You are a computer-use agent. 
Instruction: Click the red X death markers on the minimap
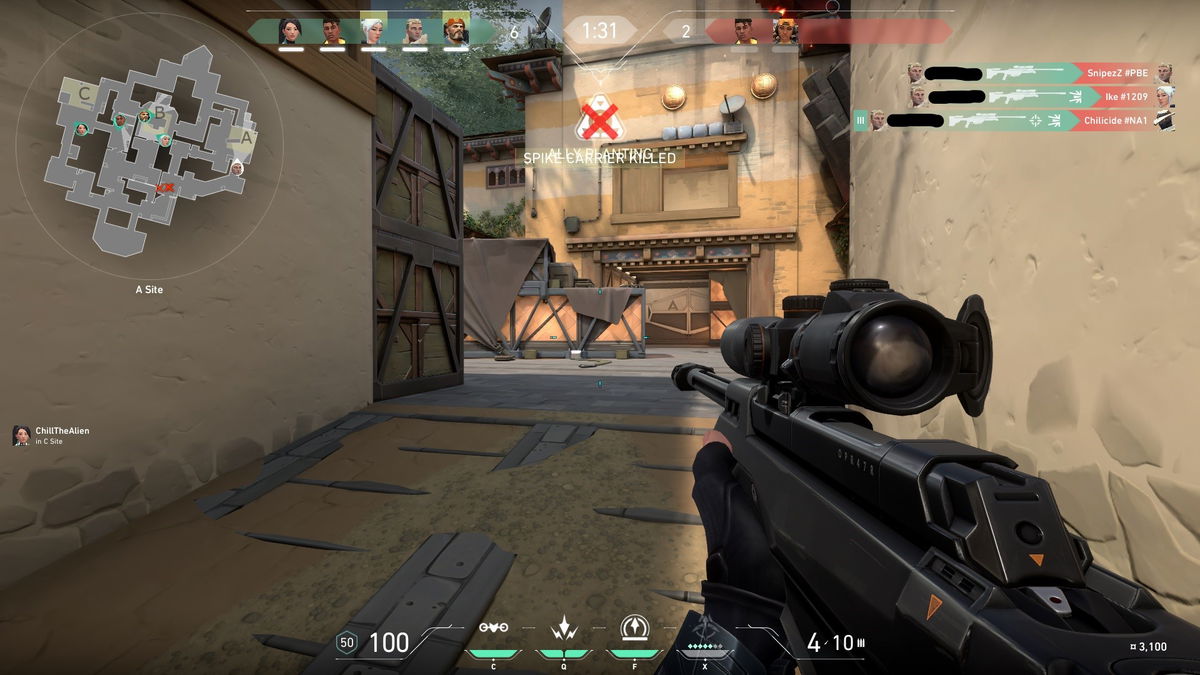(166, 187)
